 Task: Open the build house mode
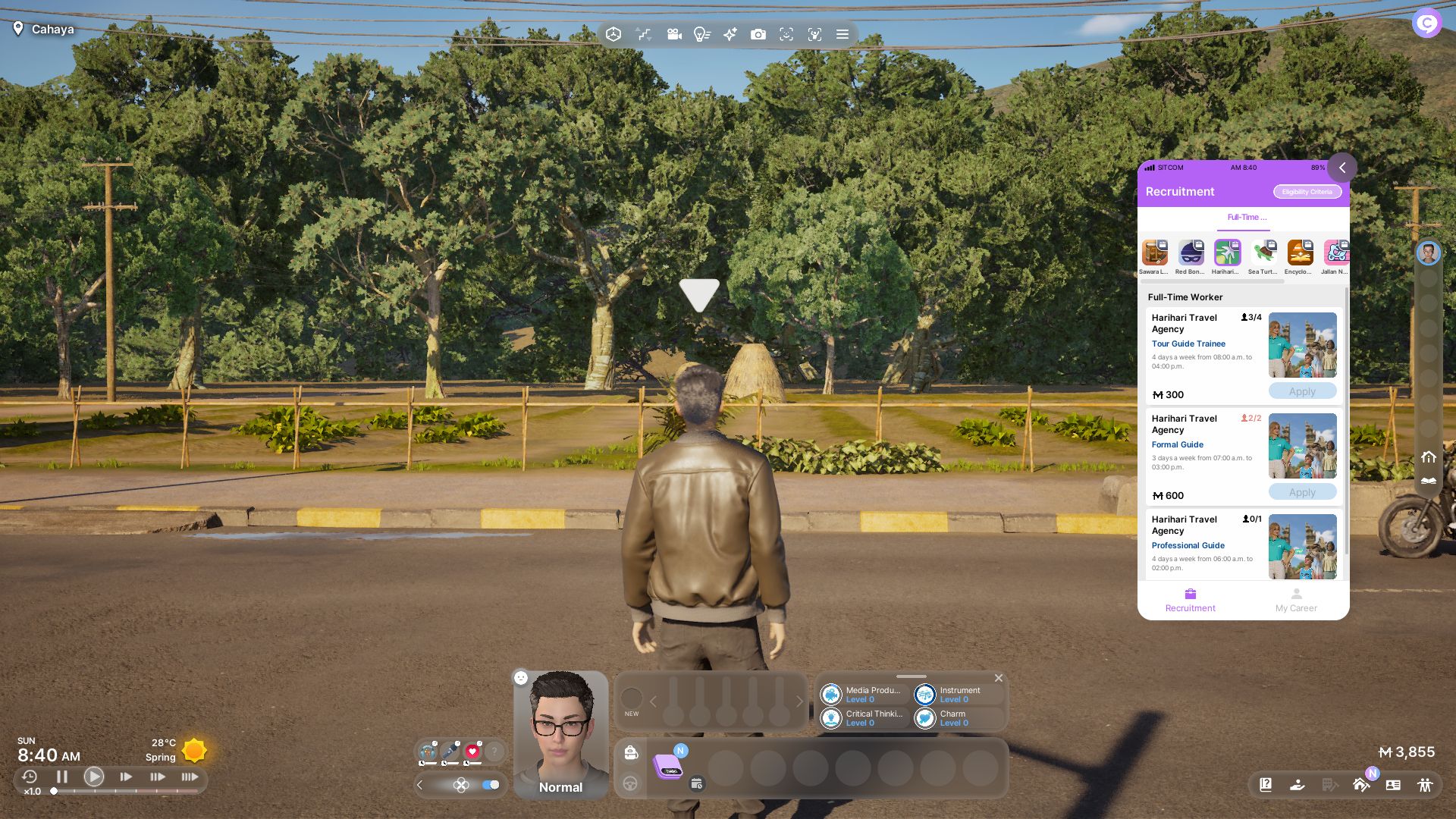[x=1361, y=785]
